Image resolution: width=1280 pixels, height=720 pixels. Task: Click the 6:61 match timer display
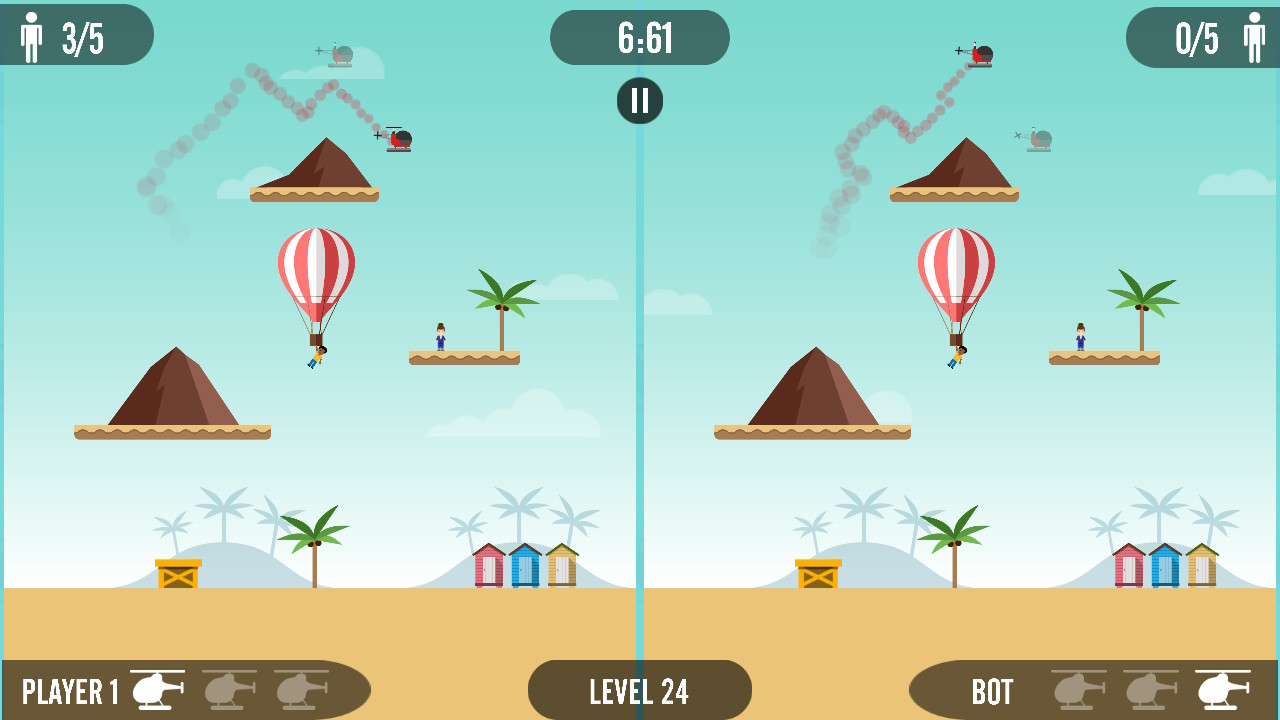[x=639, y=37]
